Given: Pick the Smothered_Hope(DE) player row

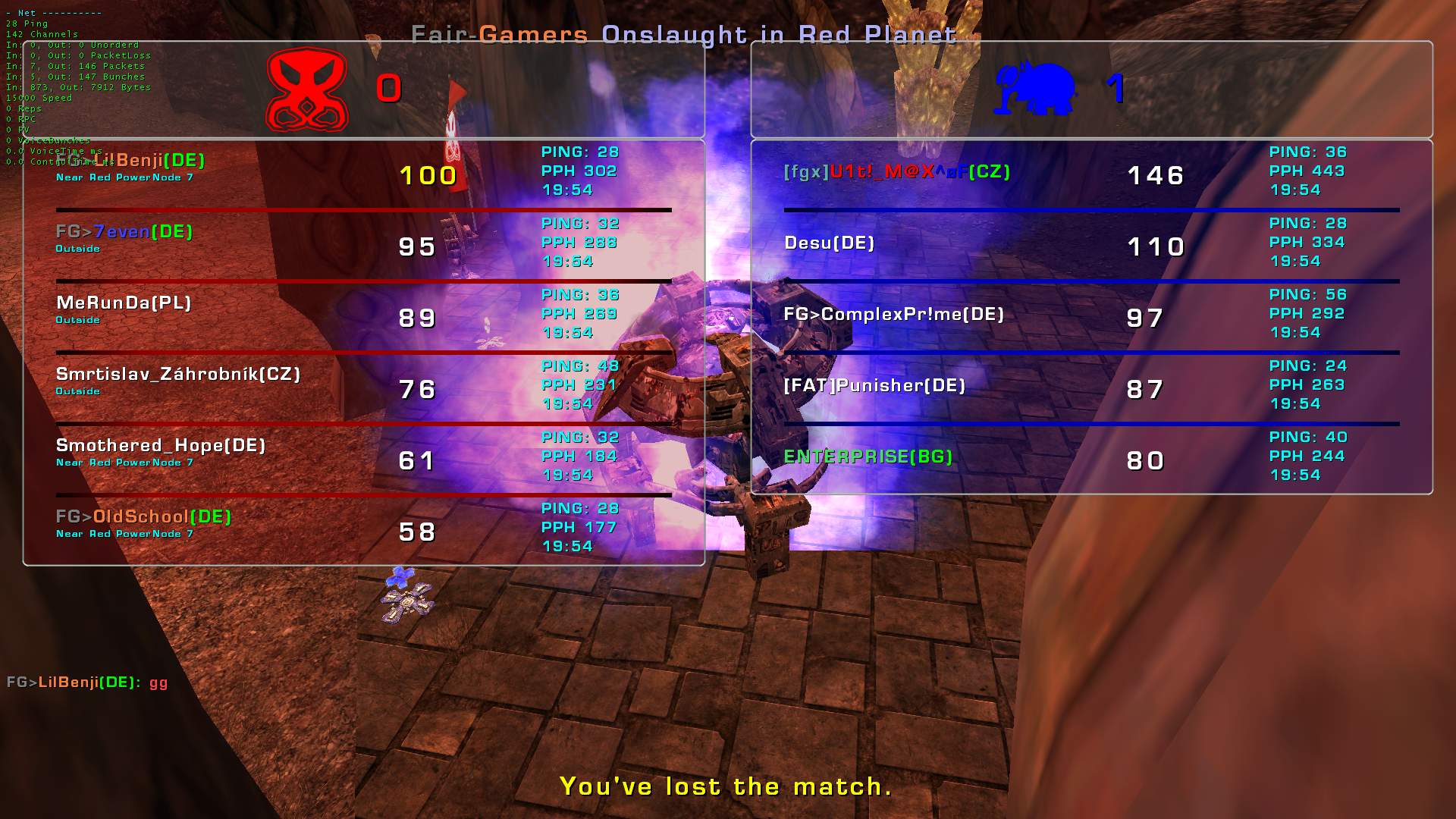Looking at the screenshot, I should [161, 446].
